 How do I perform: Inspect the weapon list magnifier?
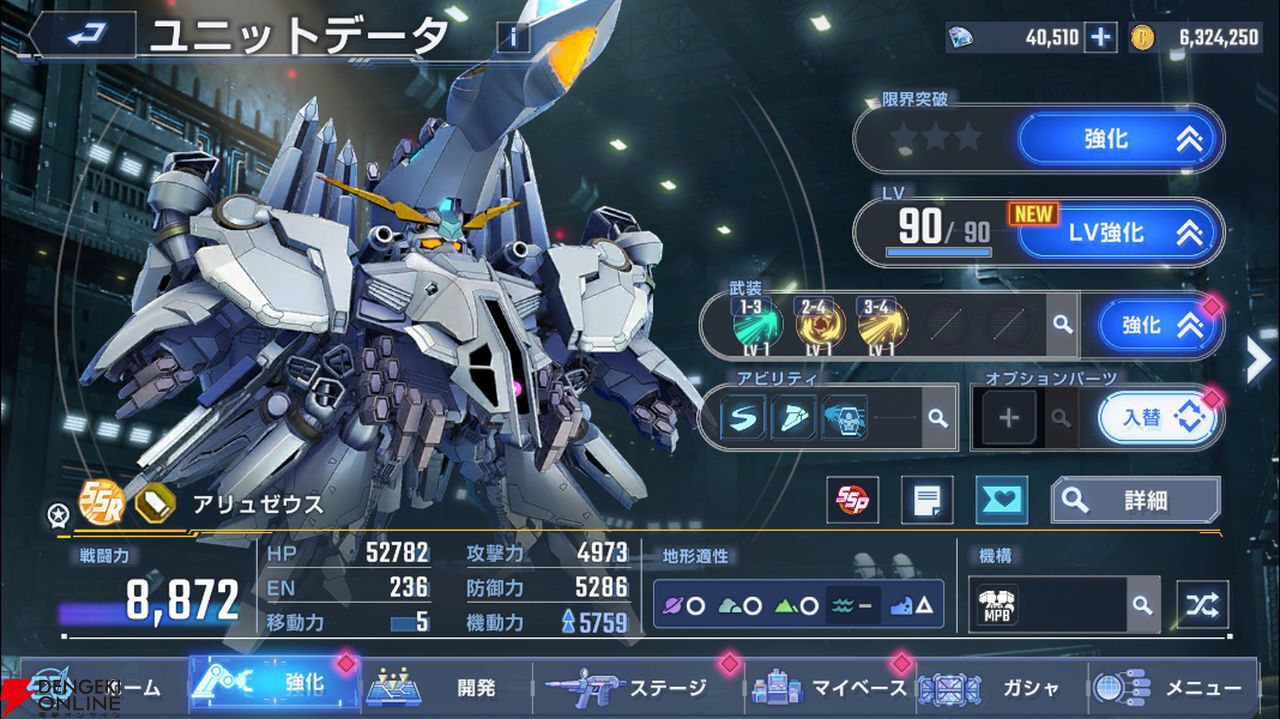(x=1062, y=325)
